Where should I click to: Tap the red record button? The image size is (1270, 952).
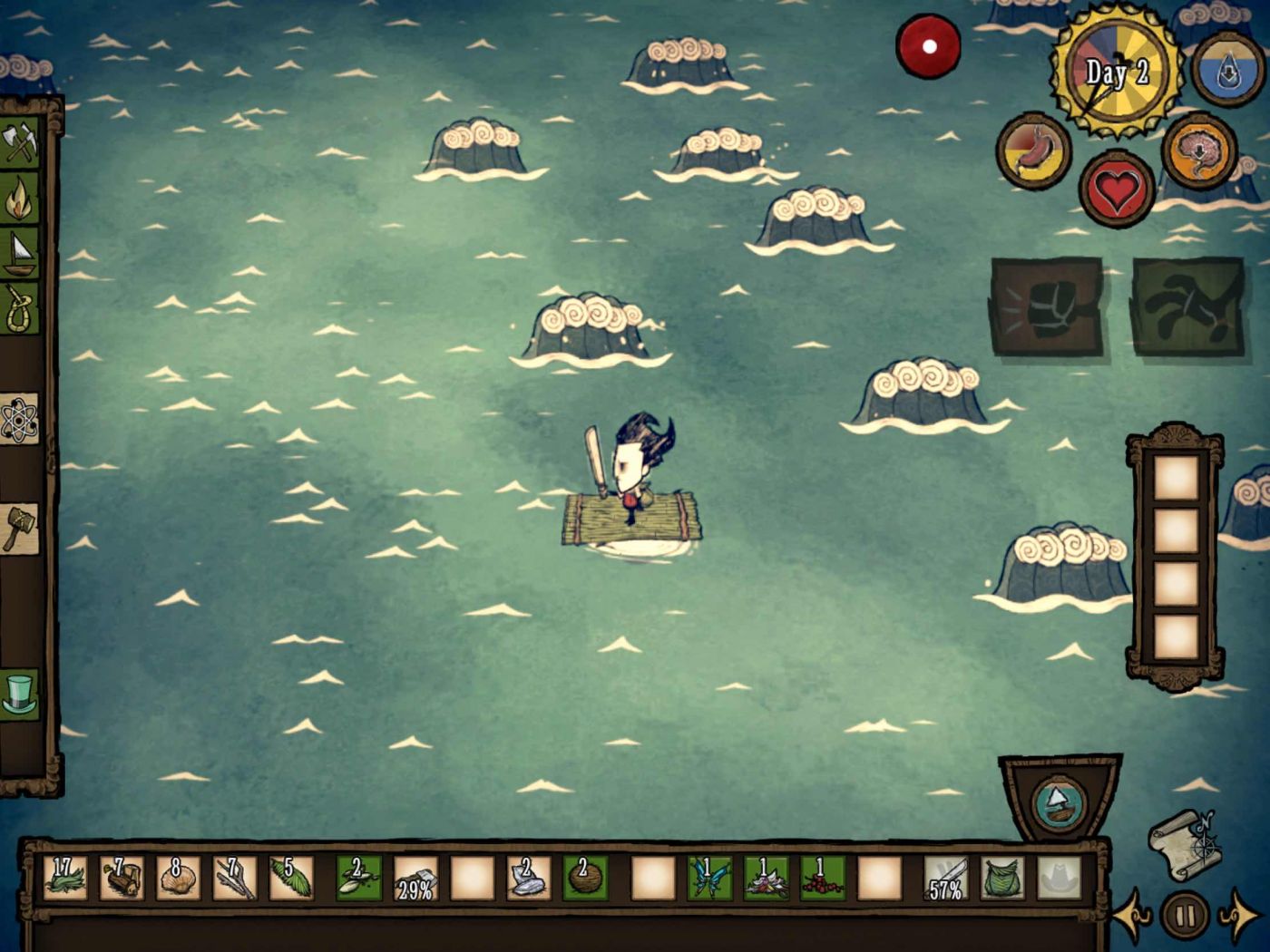(x=928, y=46)
